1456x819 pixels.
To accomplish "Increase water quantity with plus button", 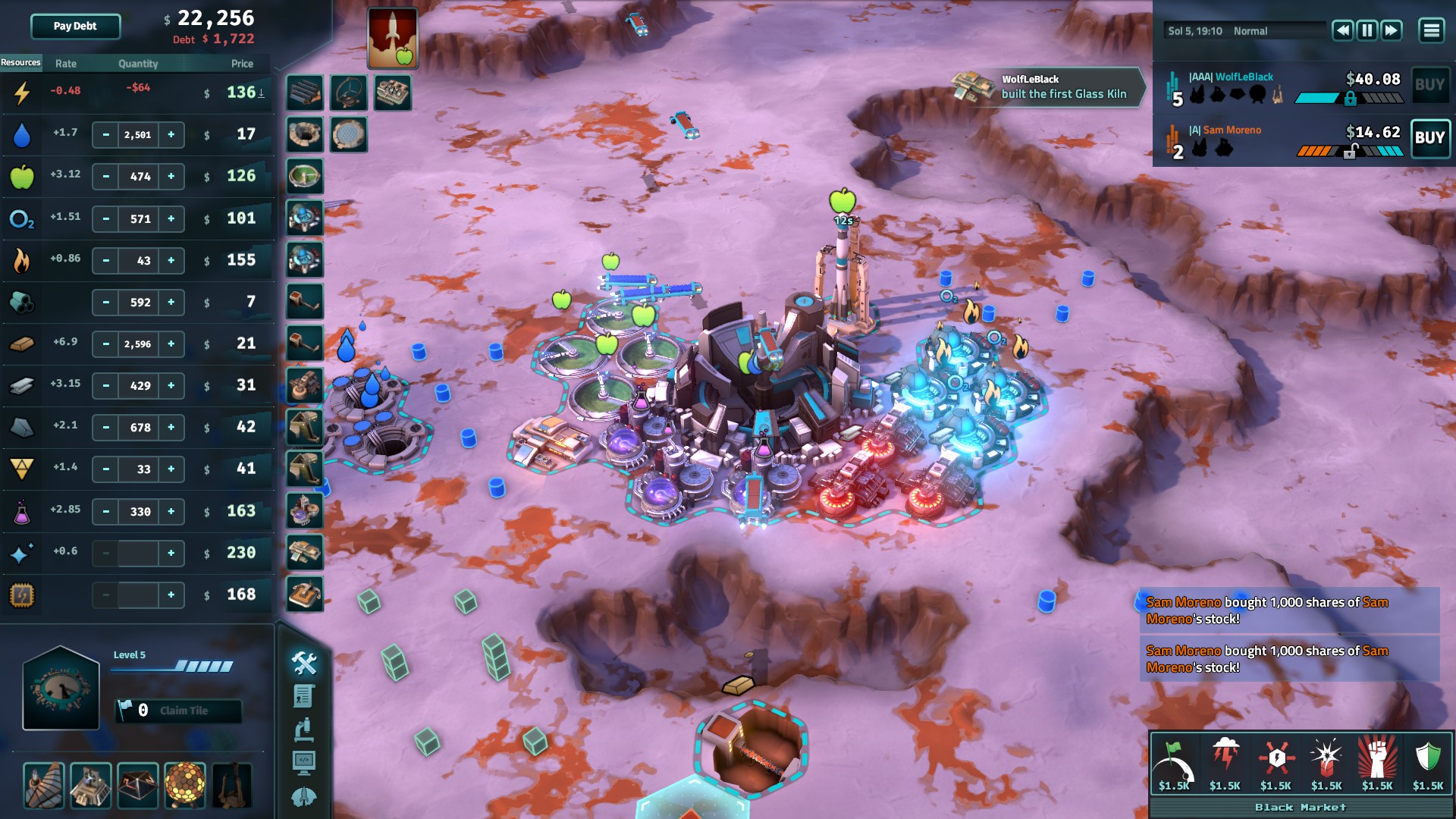I will 171,135.
